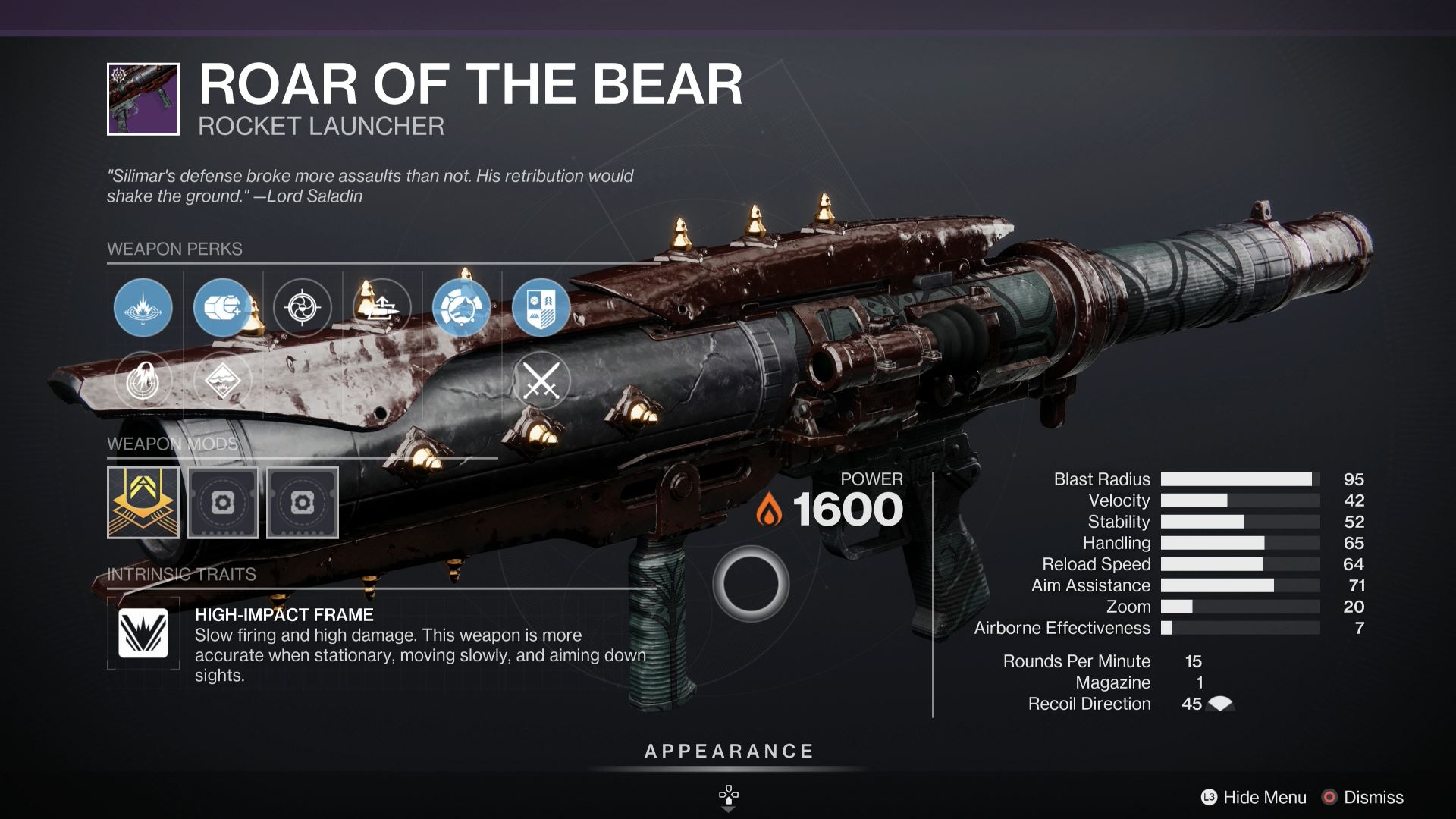
Task: Select the canister-with-plus magazine perk
Action: pos(221,307)
